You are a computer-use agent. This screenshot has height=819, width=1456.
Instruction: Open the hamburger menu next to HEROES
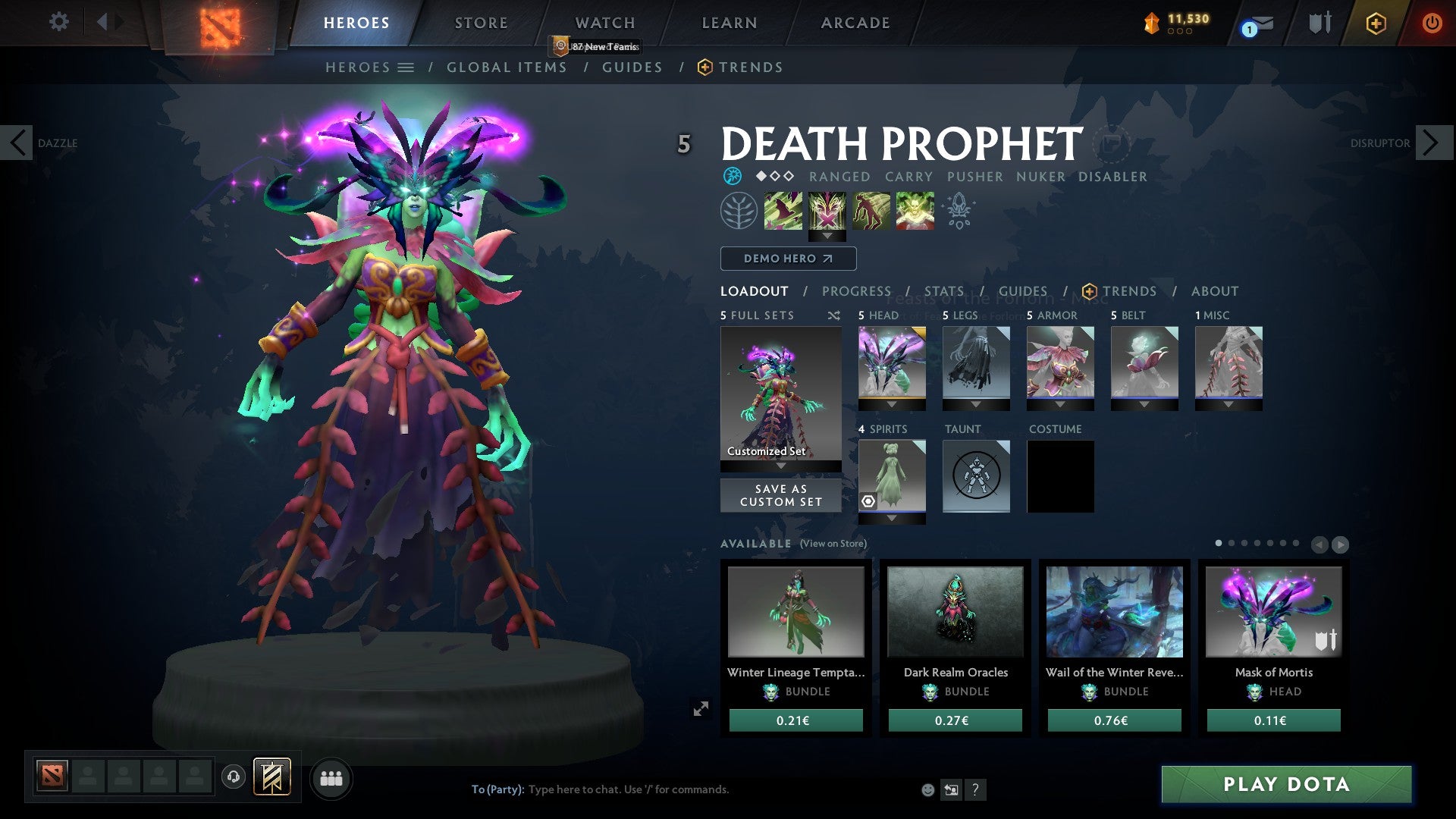407,67
